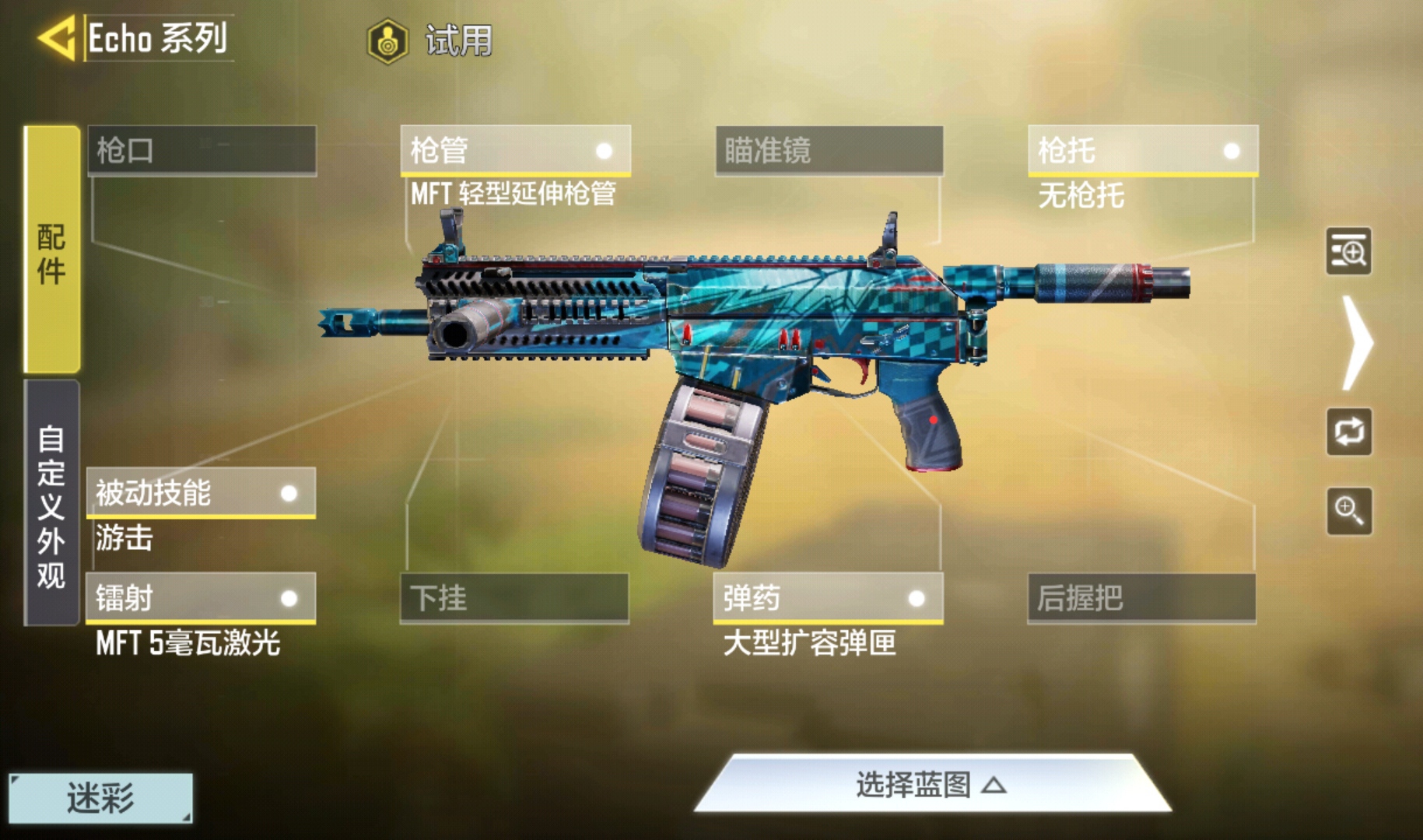
Task: Choose the 下挂 underbarrel slot
Action: coord(514,598)
